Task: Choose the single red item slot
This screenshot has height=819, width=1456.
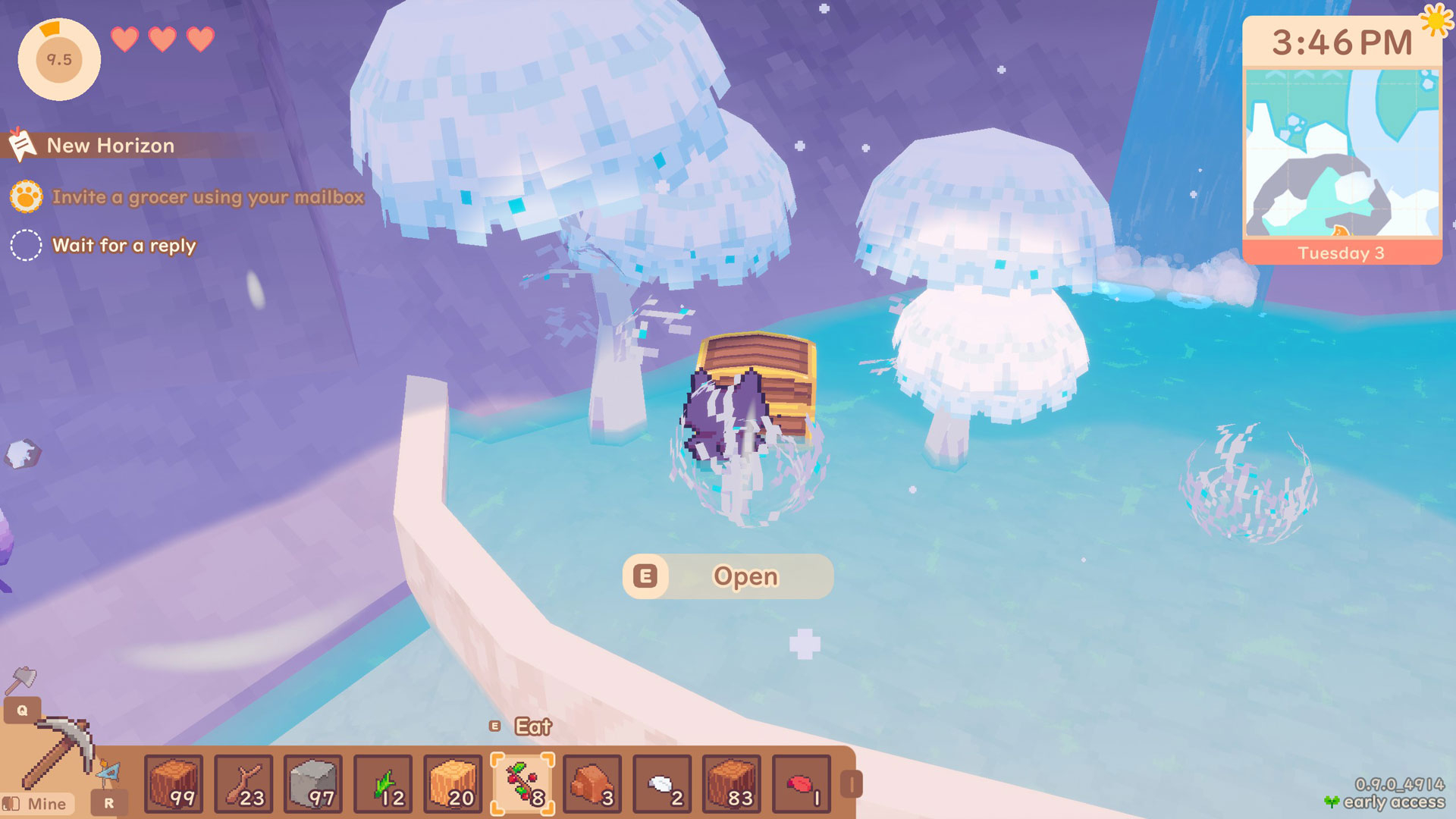Action: (802, 784)
